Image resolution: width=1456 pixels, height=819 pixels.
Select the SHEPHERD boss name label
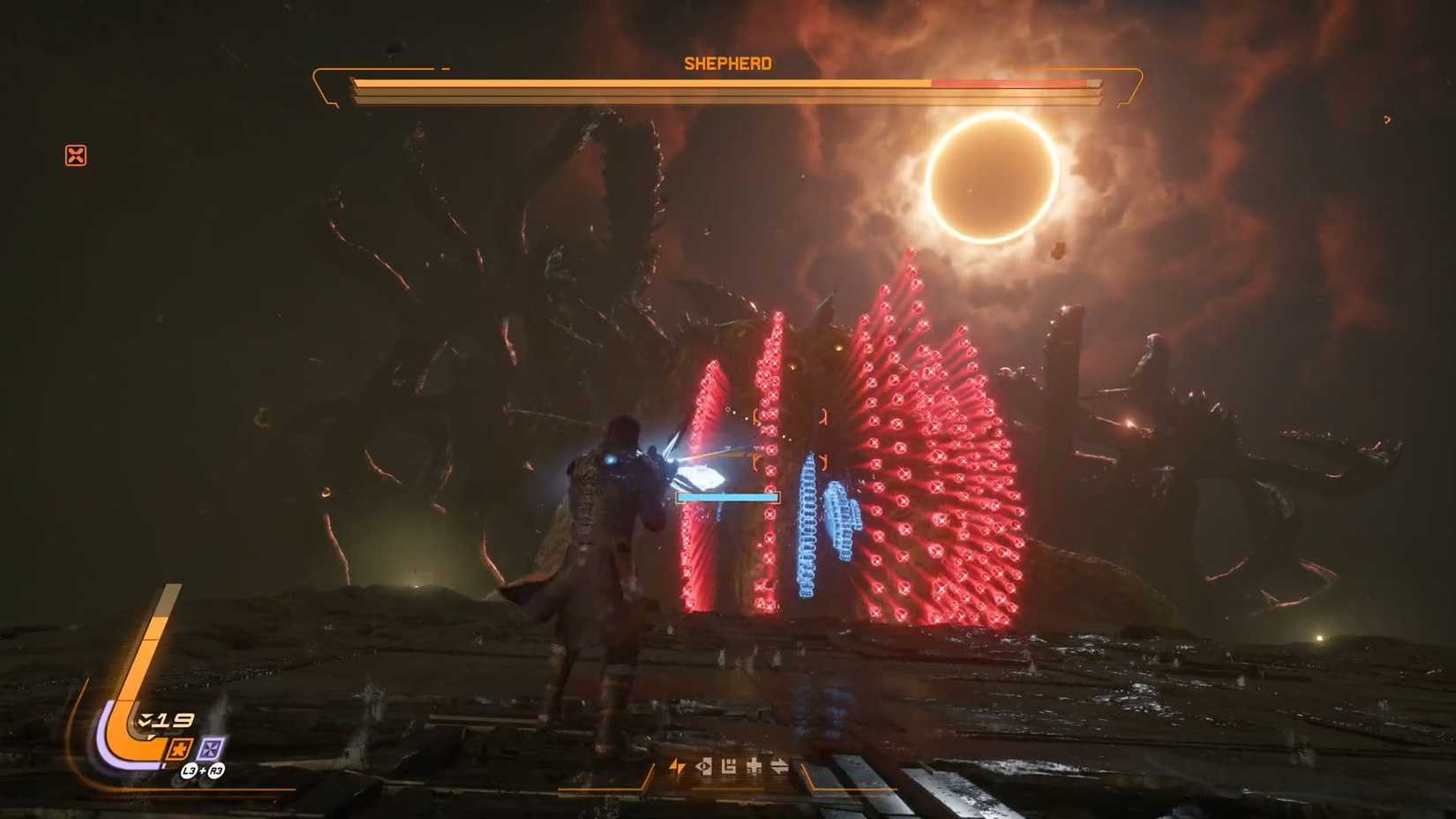coord(728,63)
